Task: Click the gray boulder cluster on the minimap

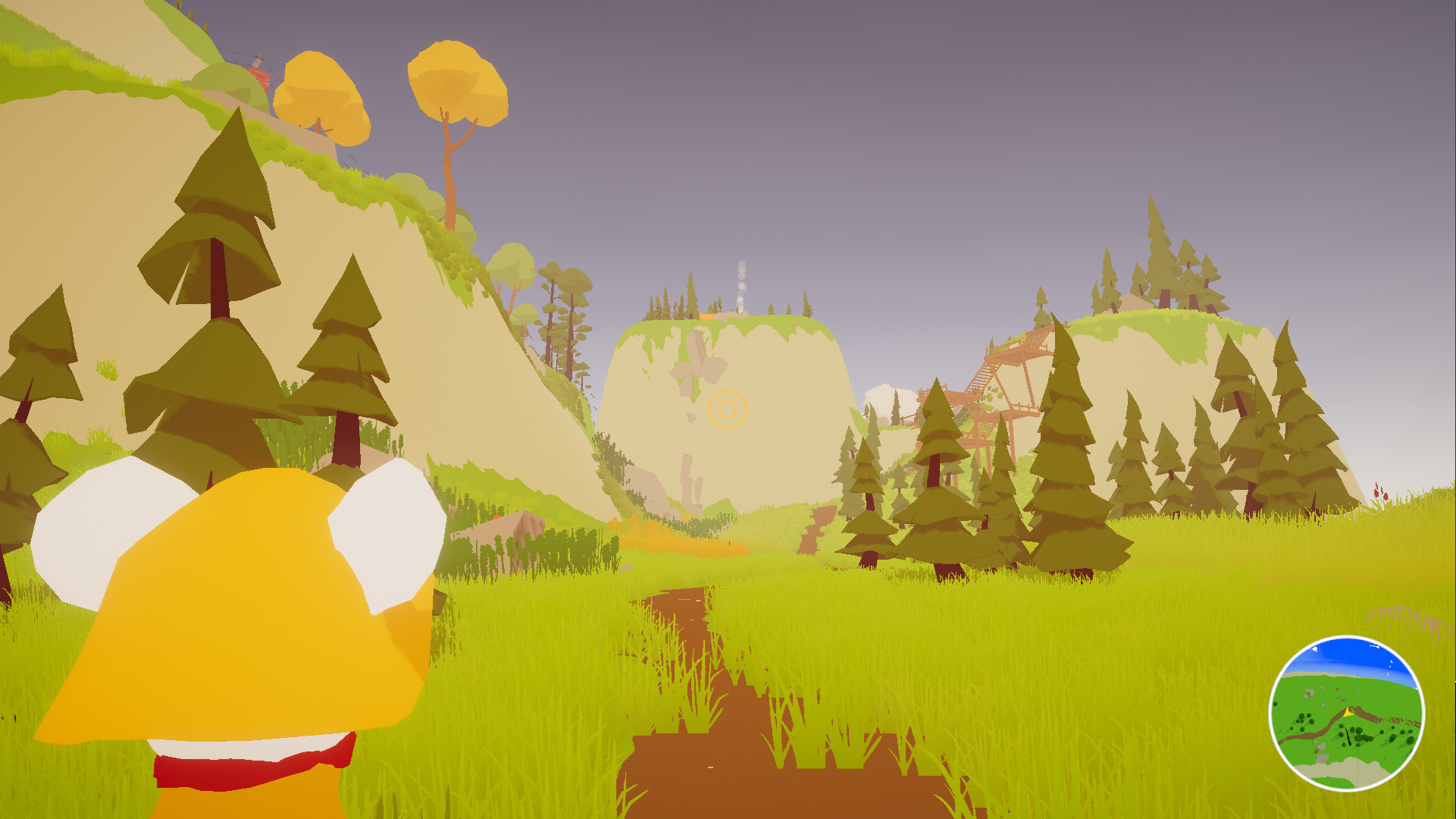Action: point(1310,691)
